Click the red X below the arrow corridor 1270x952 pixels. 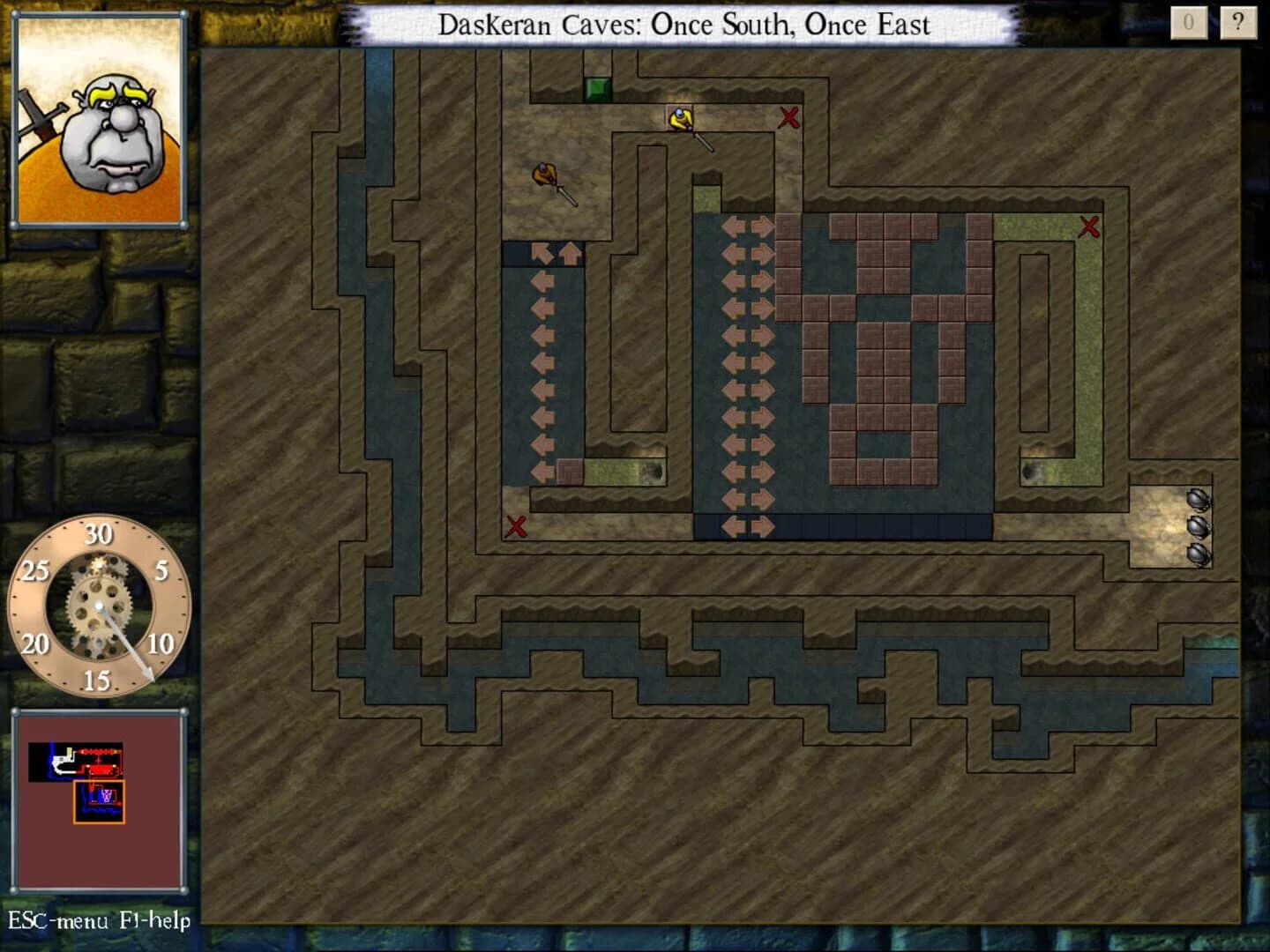(516, 527)
